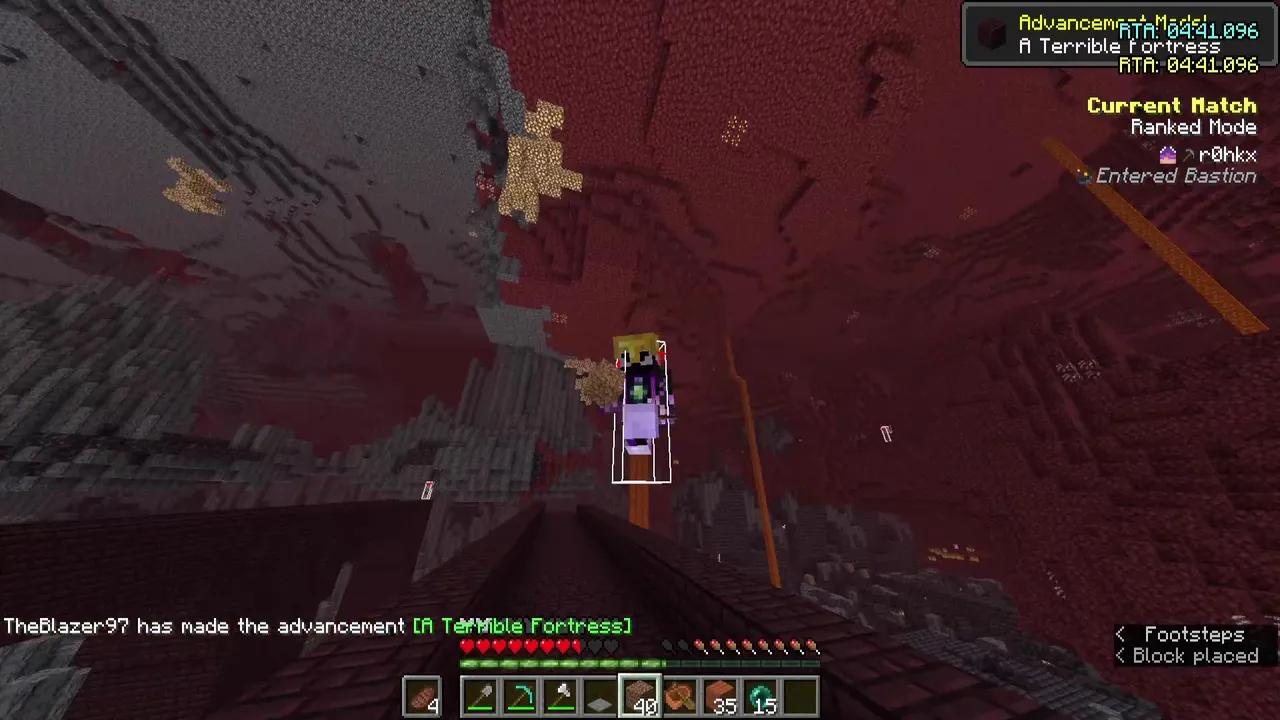Click the pickaxe icon beside r0hkx
The image size is (1280, 720).
pyautogui.click(x=1188, y=154)
